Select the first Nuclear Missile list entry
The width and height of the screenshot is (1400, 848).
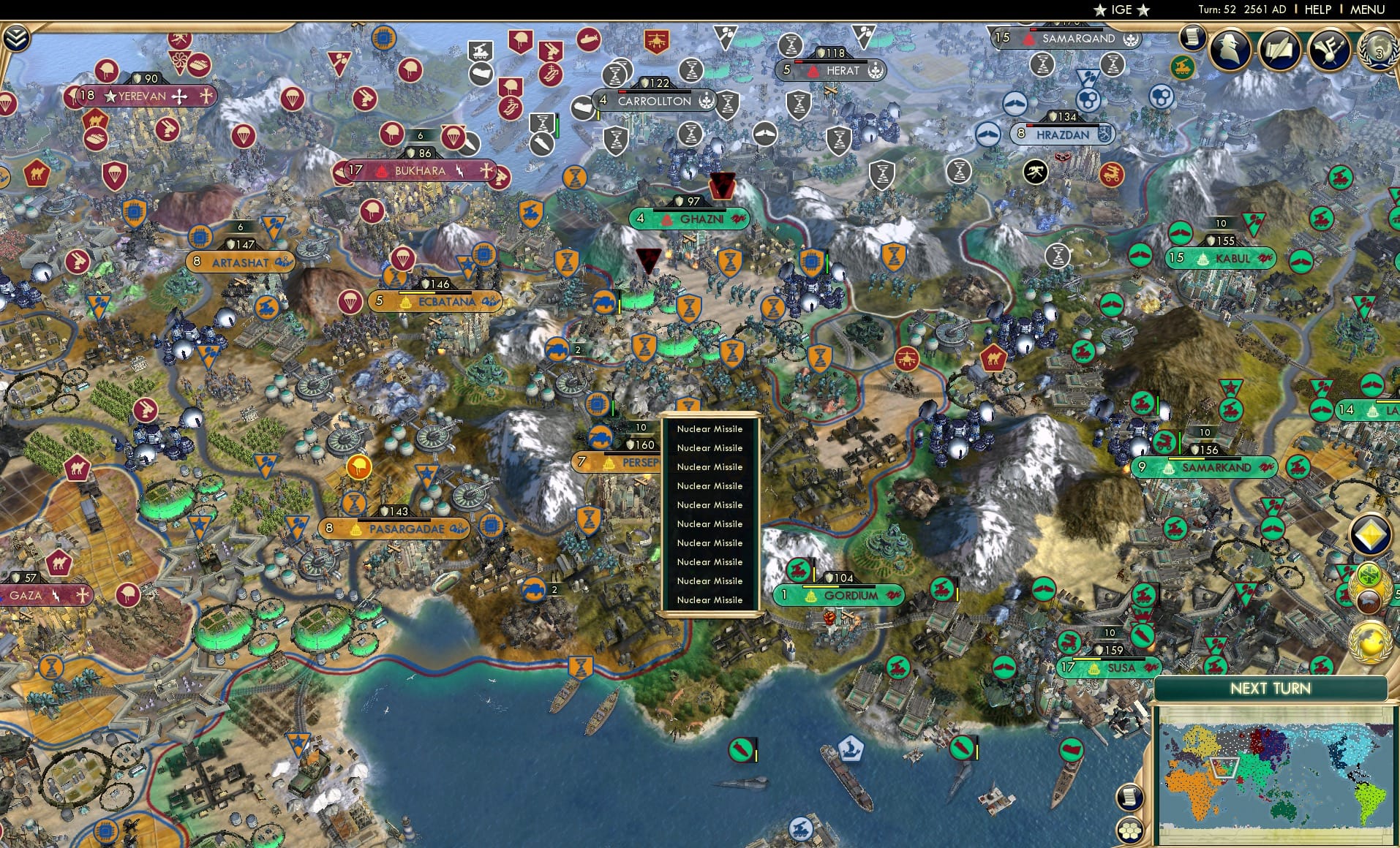tap(710, 429)
